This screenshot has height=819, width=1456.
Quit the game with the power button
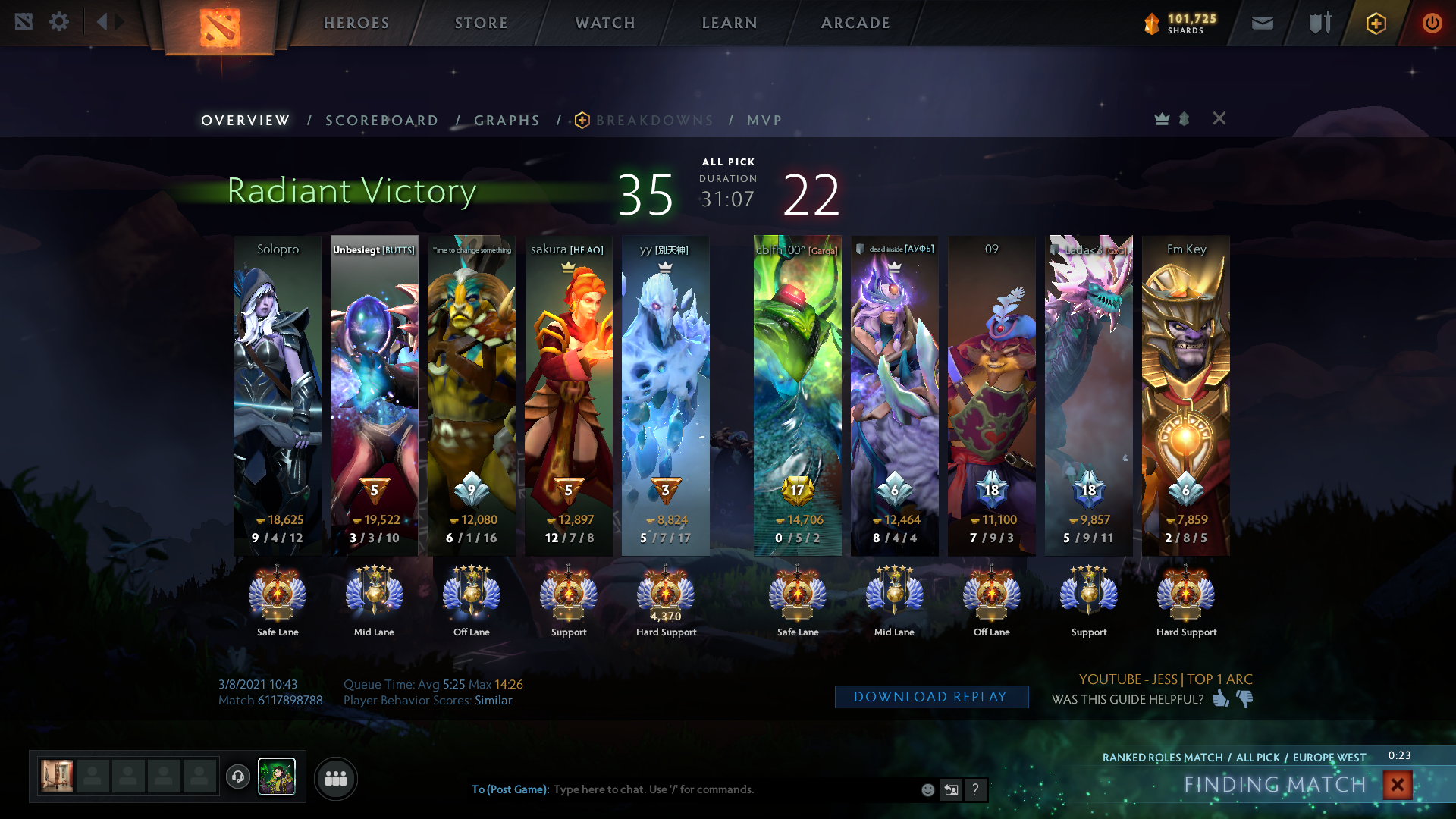click(1431, 23)
